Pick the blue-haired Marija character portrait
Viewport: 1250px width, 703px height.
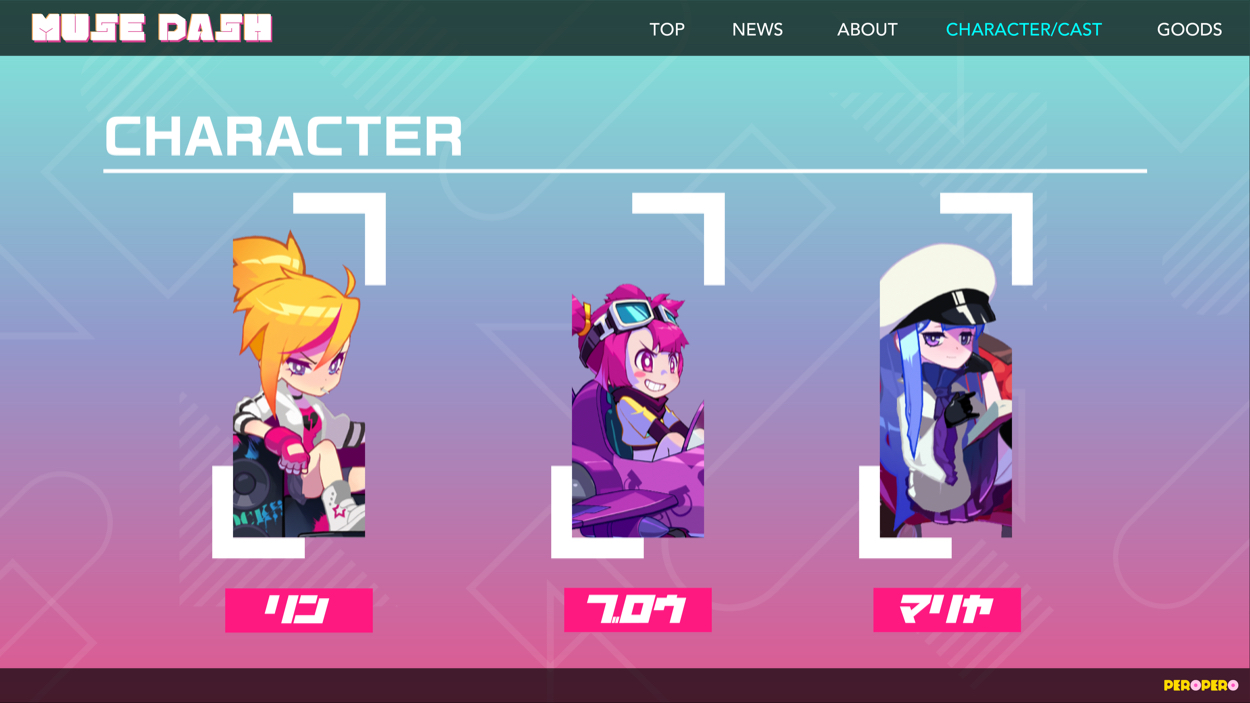[x=946, y=390]
